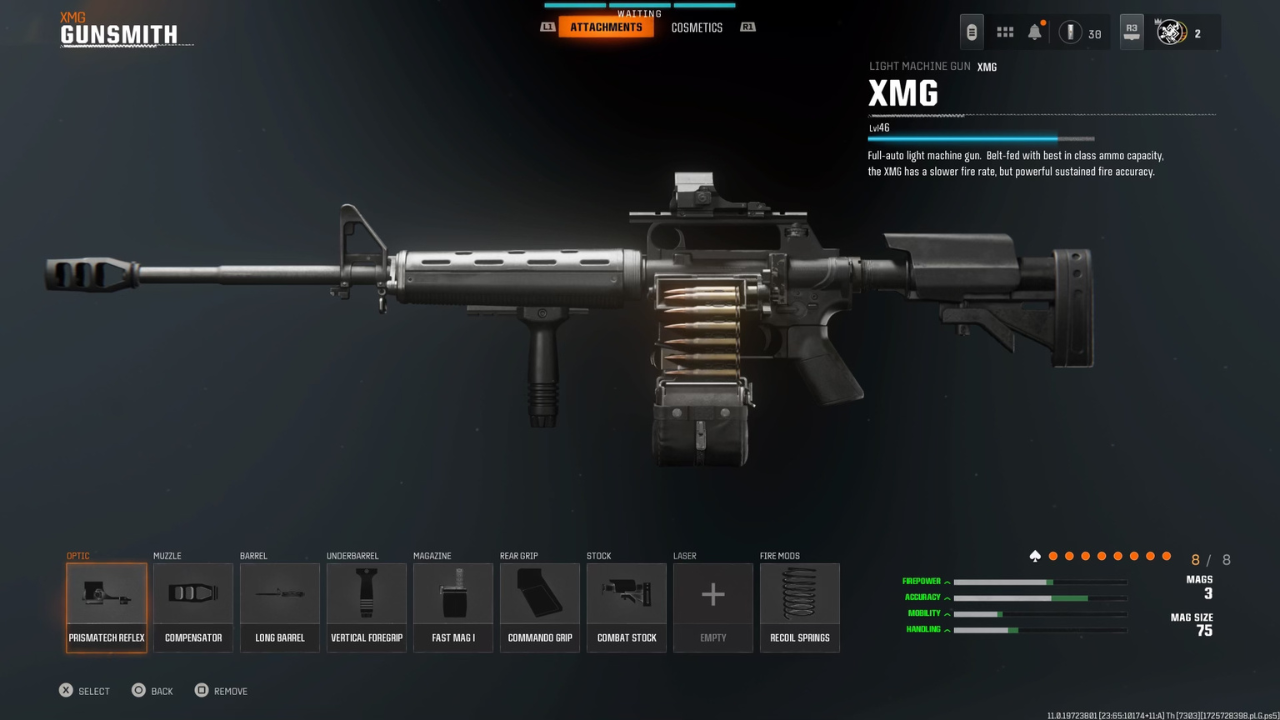1280x720 pixels.
Task: Select the Combat Stock attachment
Action: [x=626, y=605]
